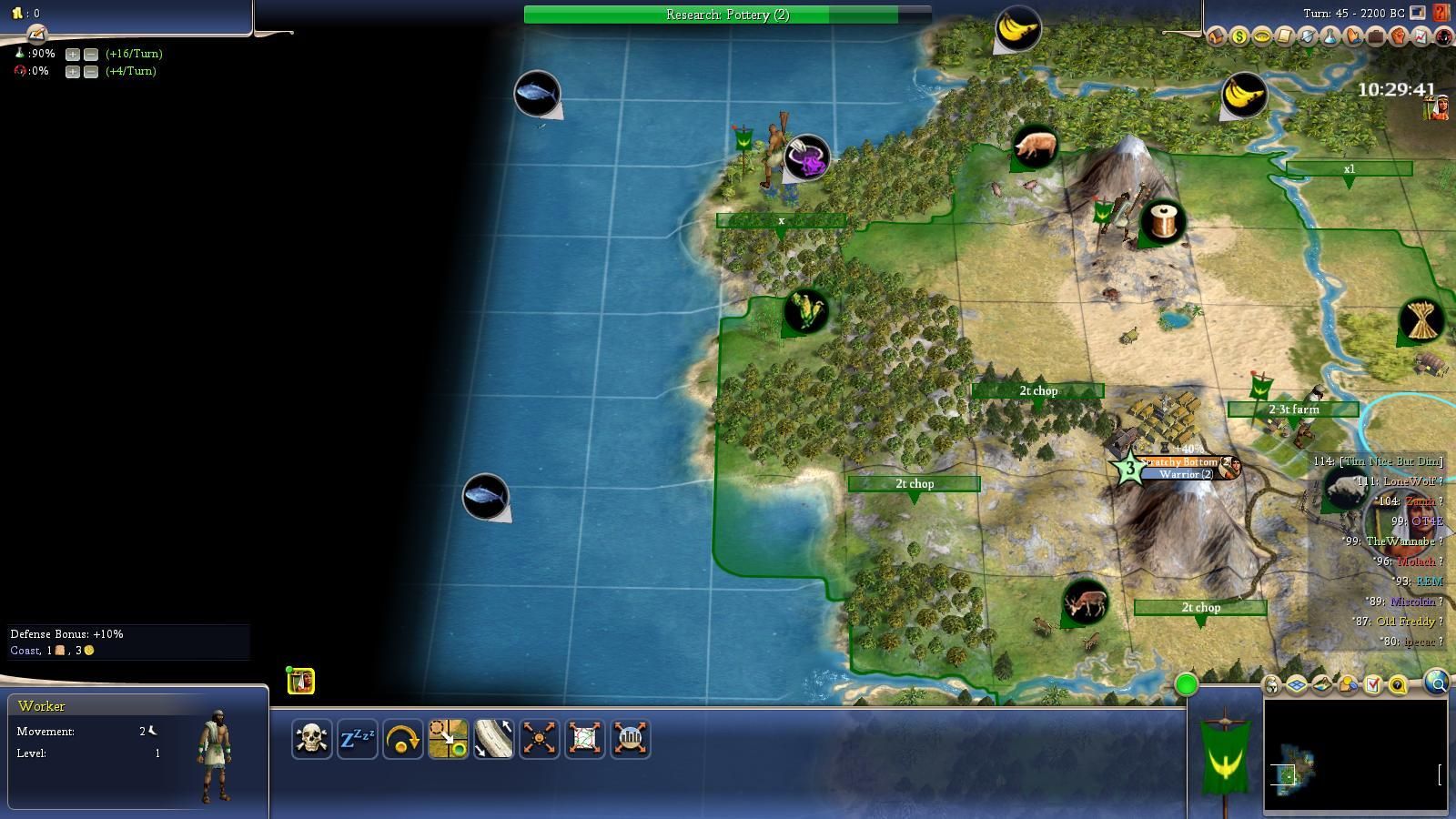Image resolution: width=1456 pixels, height=819 pixels.
Task: Select the go-to move command
Action: (x=448, y=738)
